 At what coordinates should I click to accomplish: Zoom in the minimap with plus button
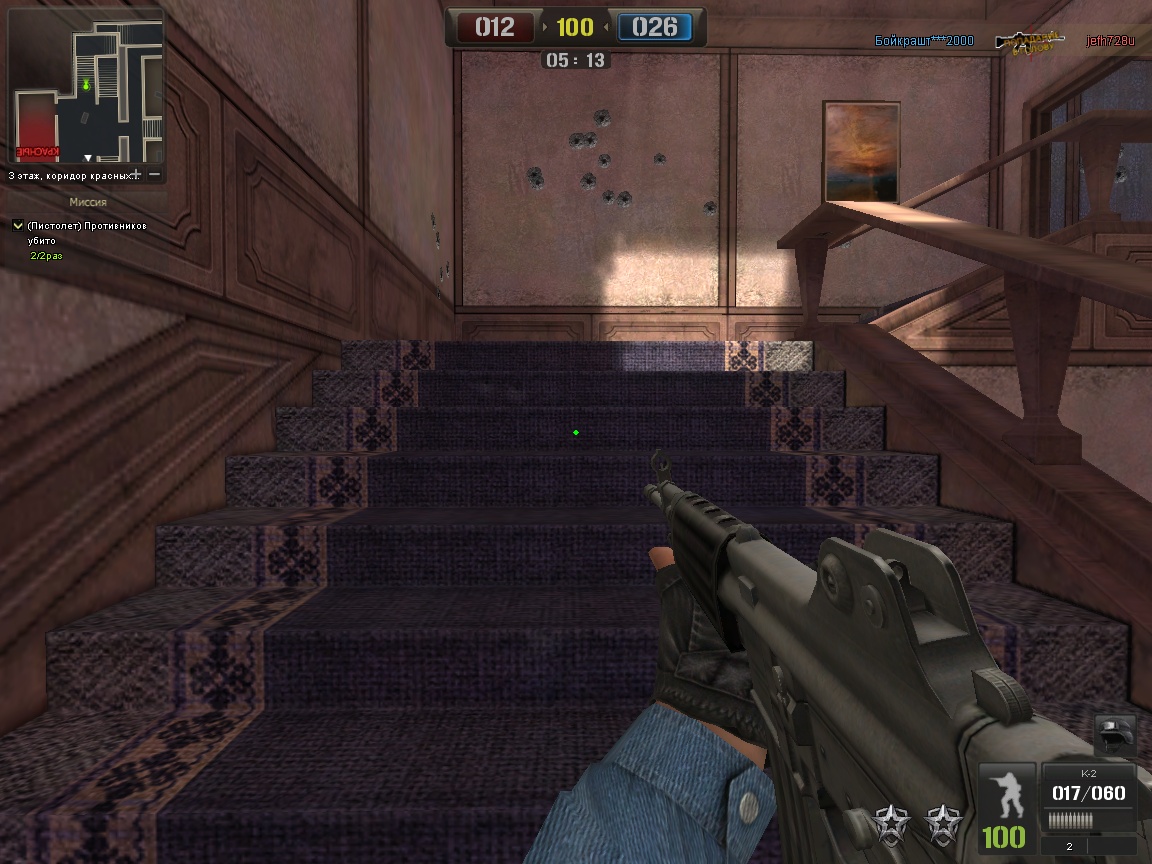136,175
